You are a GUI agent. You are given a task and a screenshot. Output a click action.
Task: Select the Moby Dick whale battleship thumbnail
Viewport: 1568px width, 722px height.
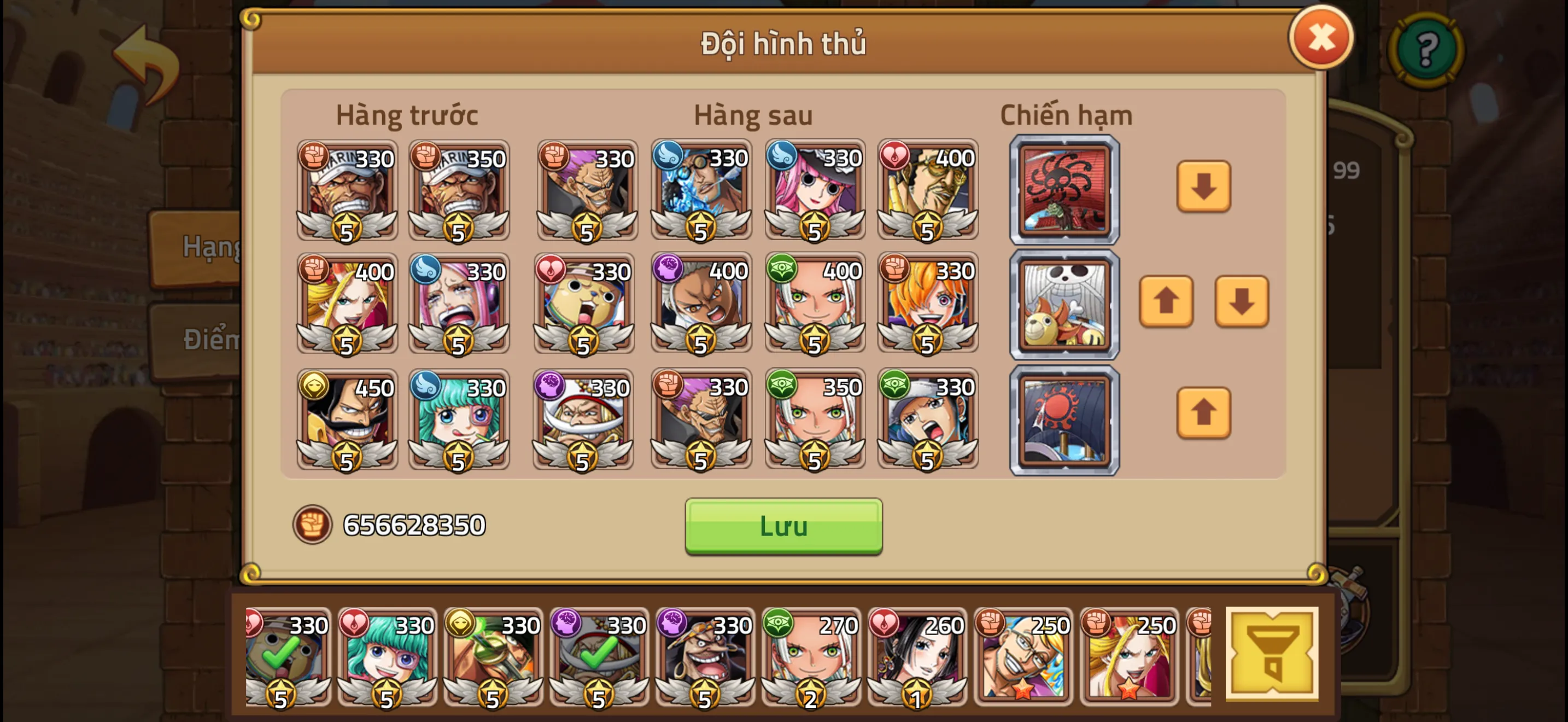pos(1063,302)
